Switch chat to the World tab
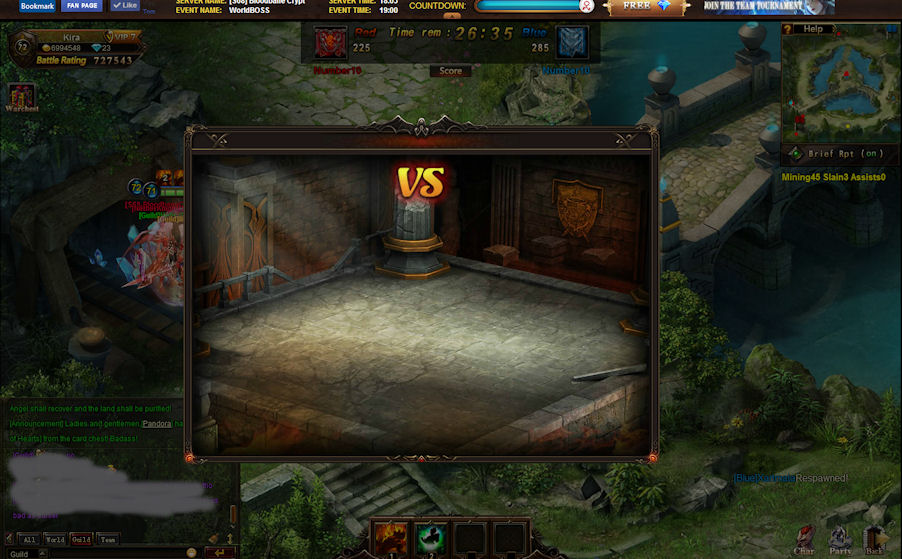 [55, 539]
